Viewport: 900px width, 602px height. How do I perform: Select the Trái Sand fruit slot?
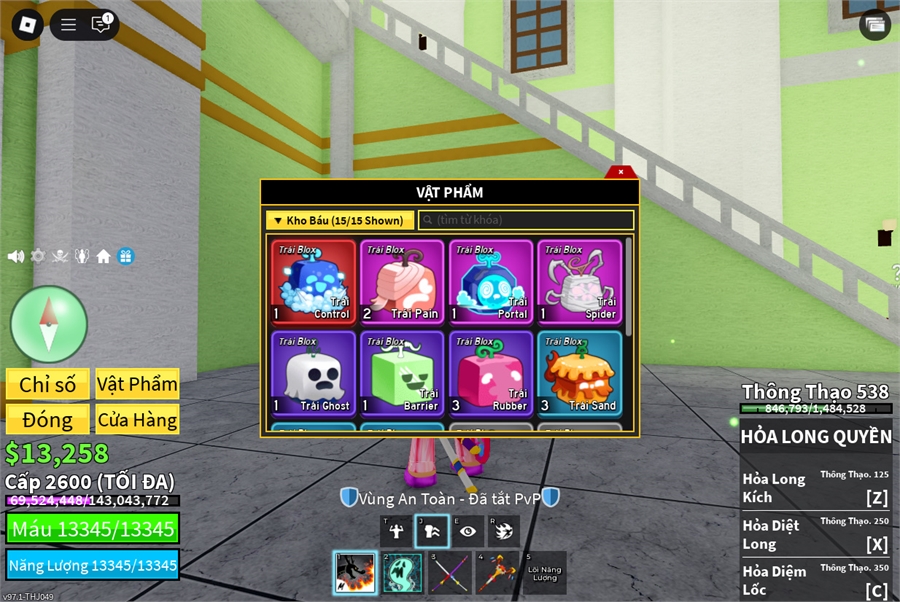579,374
